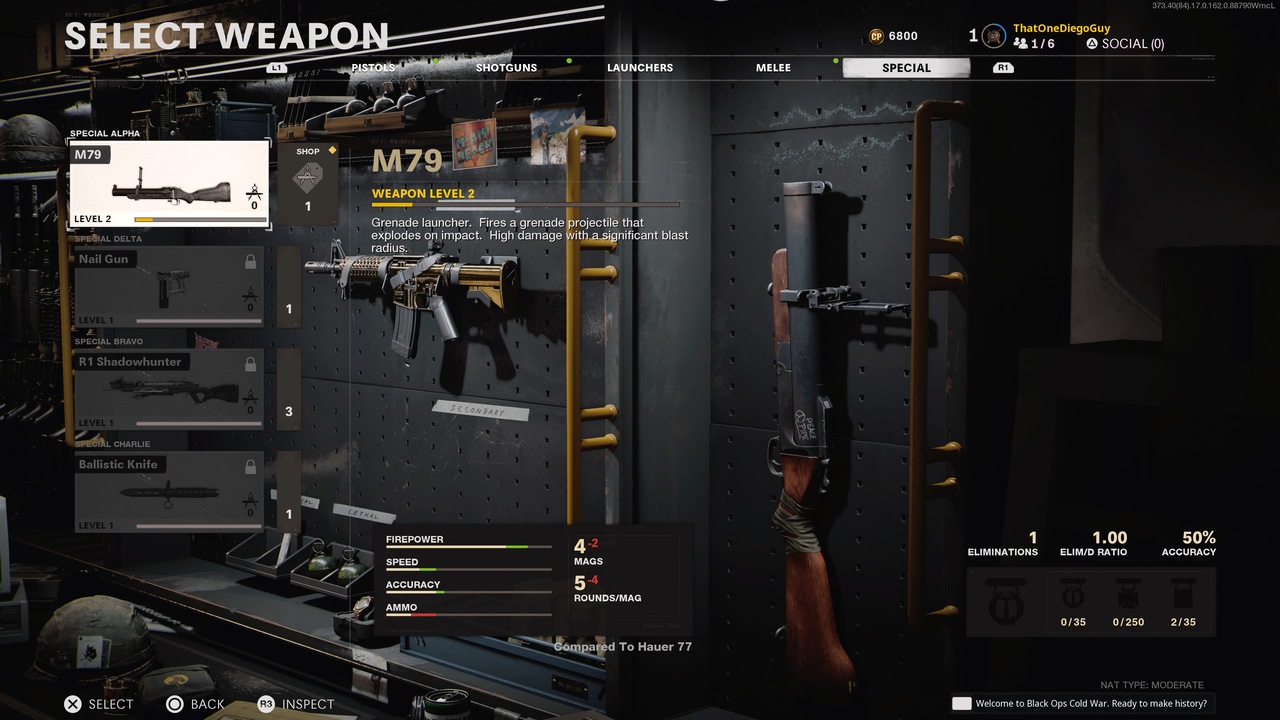The image size is (1280, 720).
Task: Select the Nail Gun weapon card
Action: (168, 285)
